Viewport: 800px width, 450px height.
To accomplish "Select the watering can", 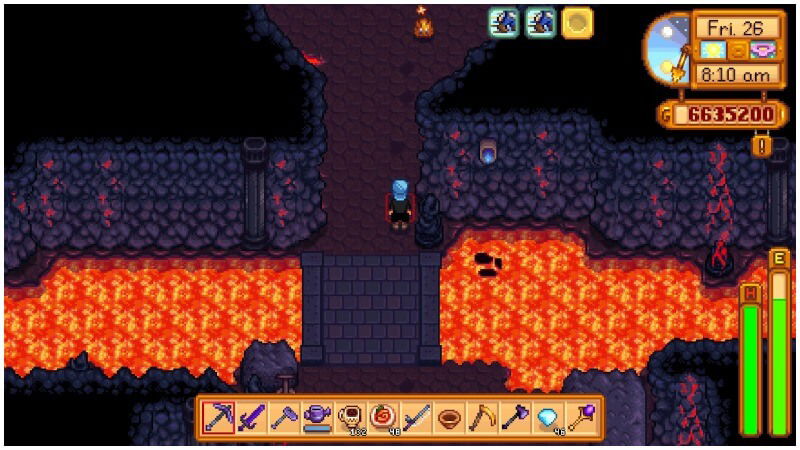I will pos(317,416).
